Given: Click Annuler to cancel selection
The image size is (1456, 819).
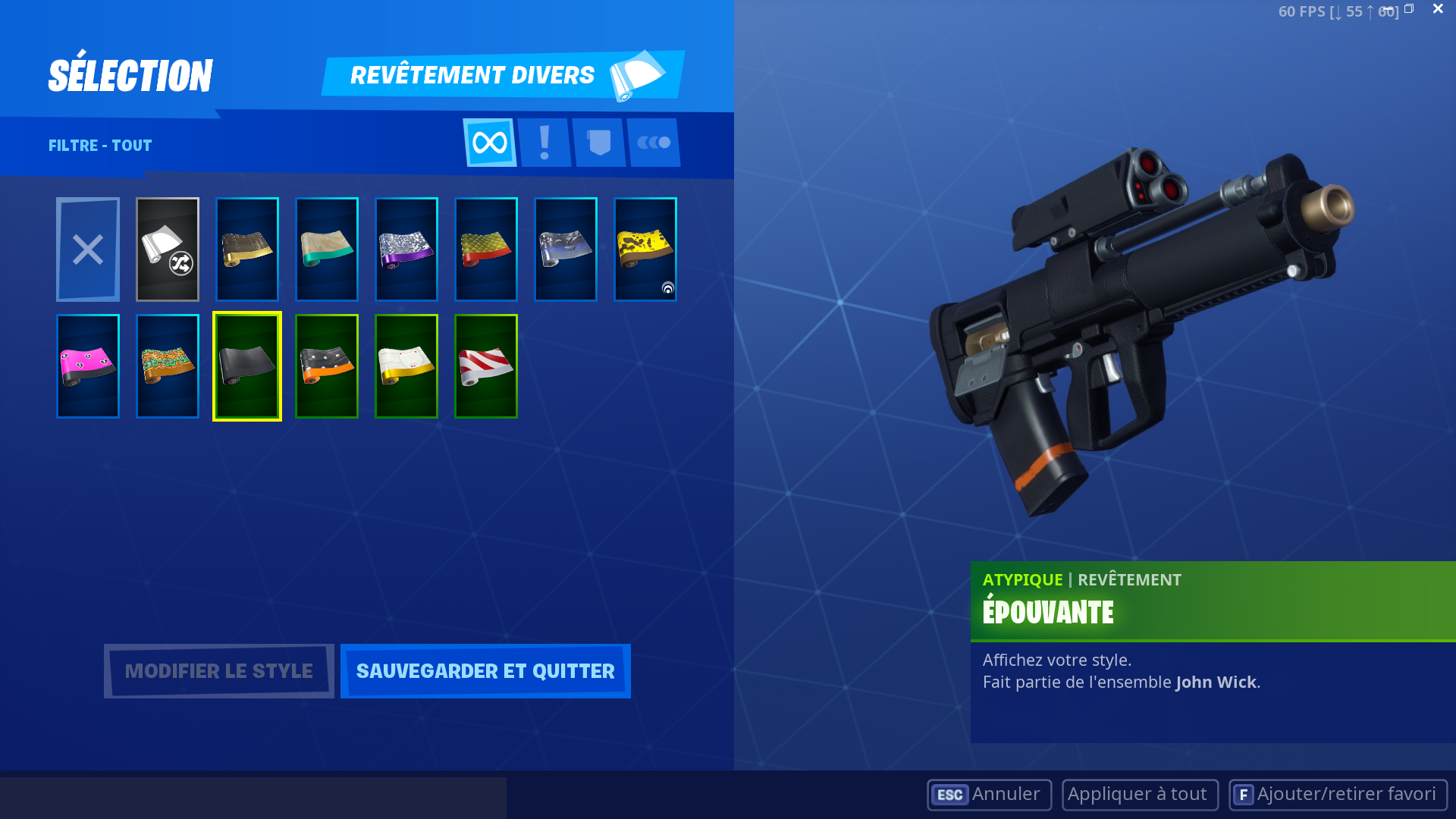Looking at the screenshot, I should (x=989, y=794).
